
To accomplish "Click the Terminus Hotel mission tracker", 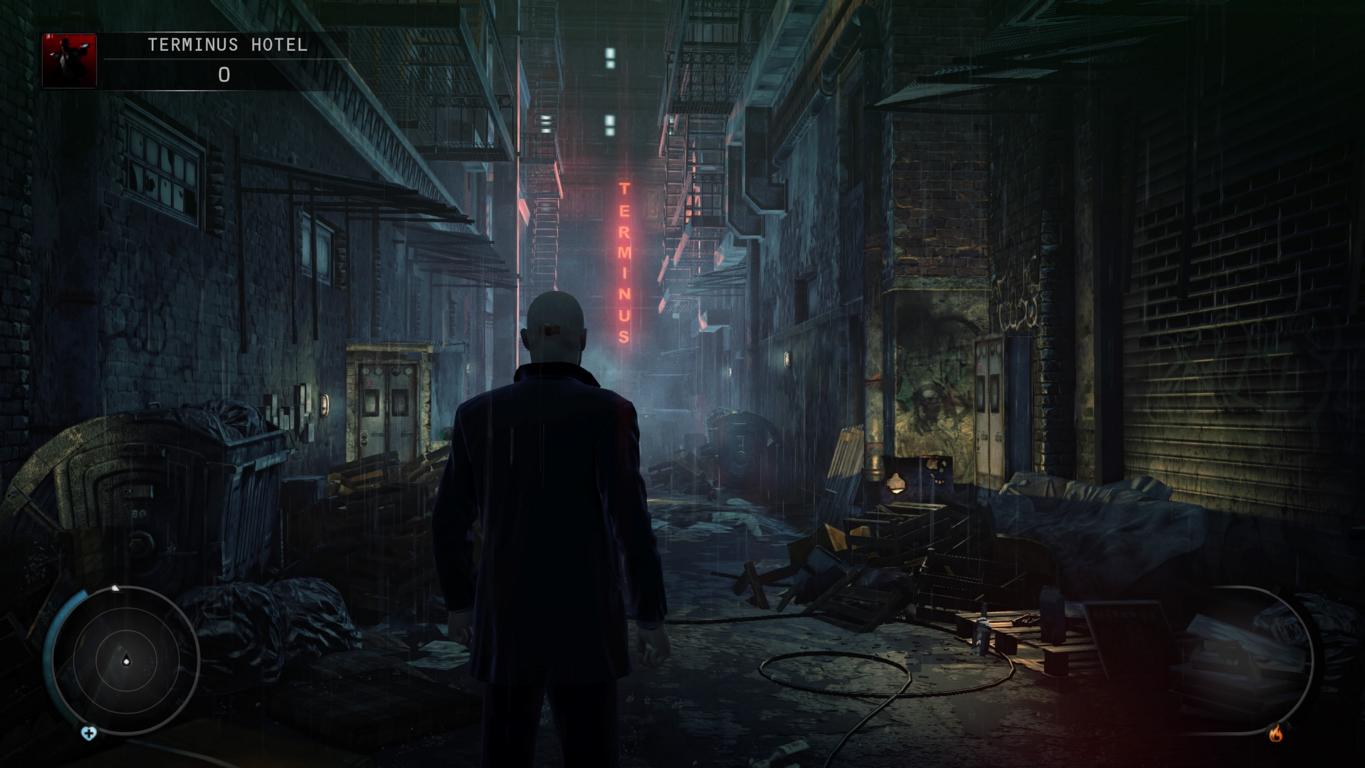I will pyautogui.click(x=227, y=45).
